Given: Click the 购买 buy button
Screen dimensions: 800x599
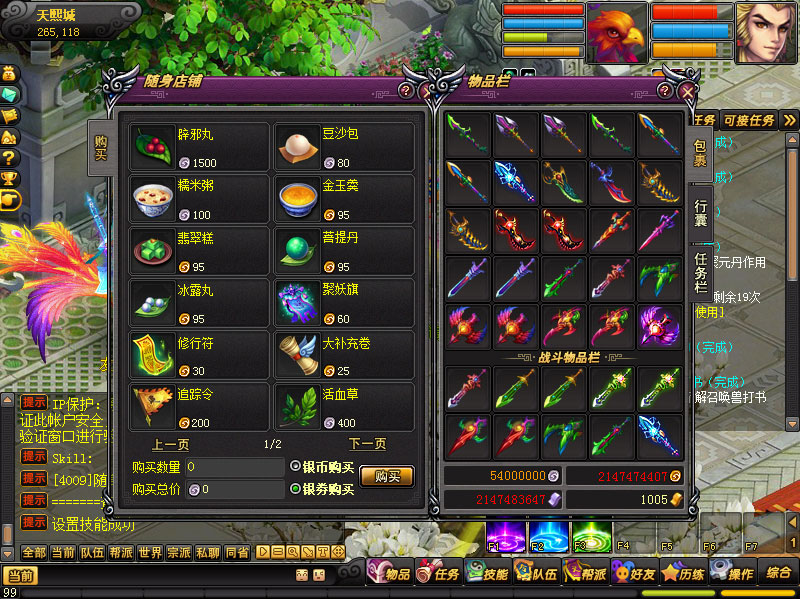Looking at the screenshot, I should pyautogui.click(x=386, y=477).
